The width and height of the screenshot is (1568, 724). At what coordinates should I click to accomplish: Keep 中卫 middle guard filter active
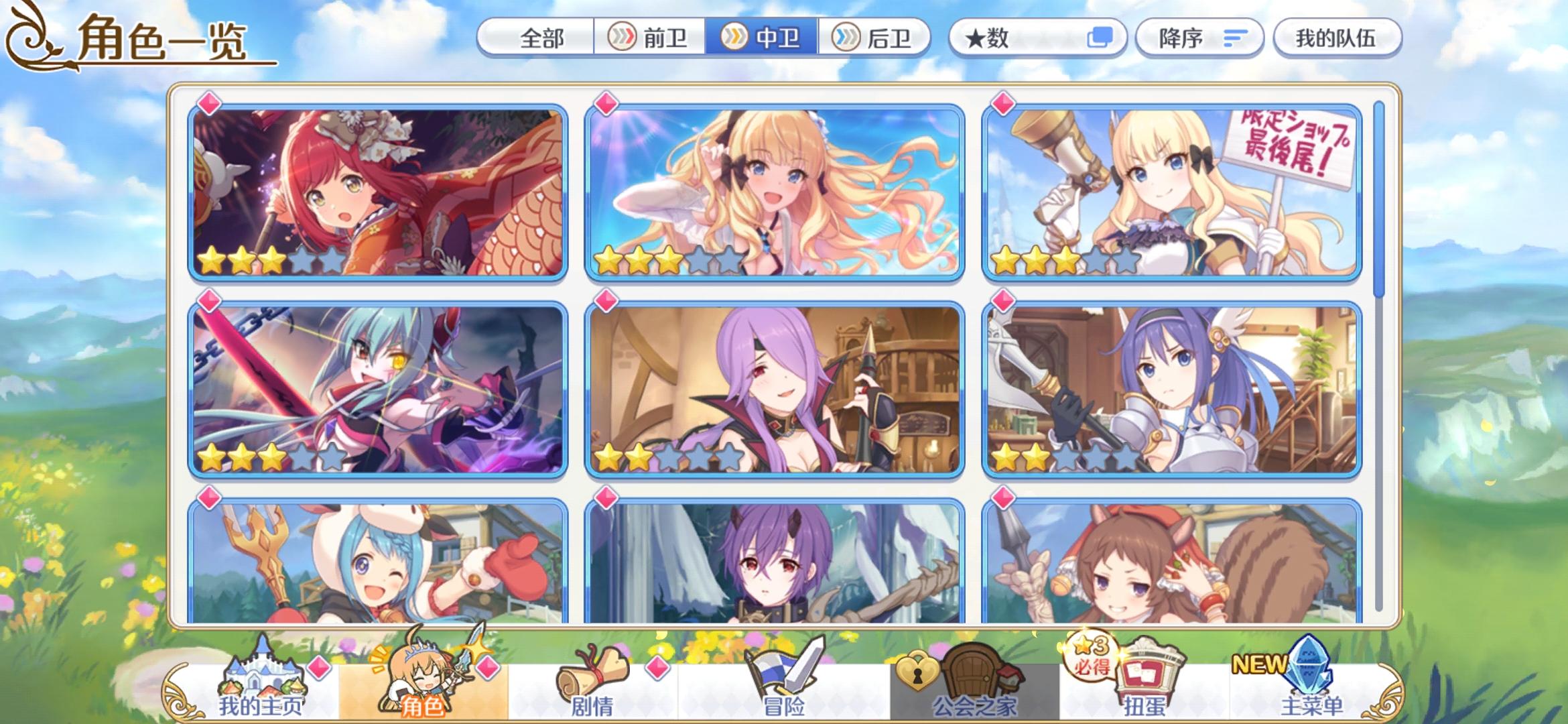[x=764, y=39]
